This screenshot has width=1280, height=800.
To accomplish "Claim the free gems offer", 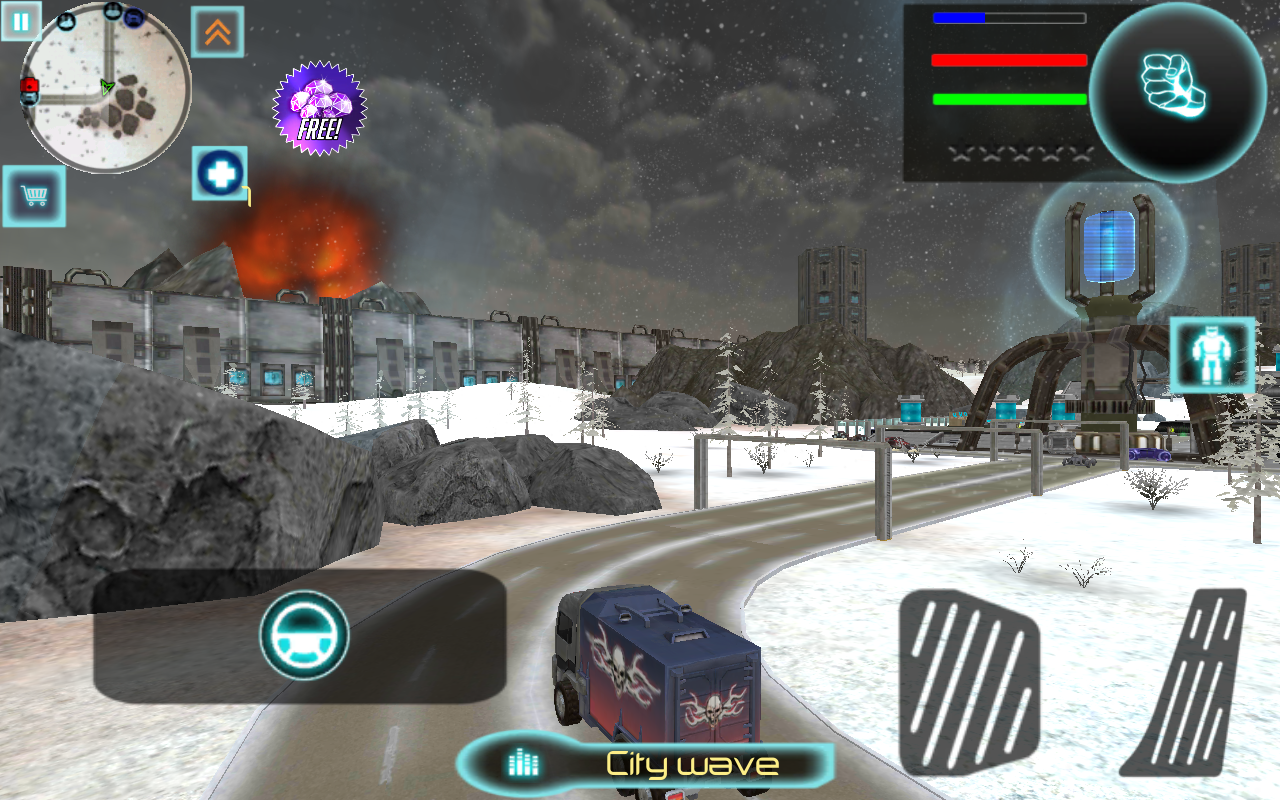I will click(320, 108).
